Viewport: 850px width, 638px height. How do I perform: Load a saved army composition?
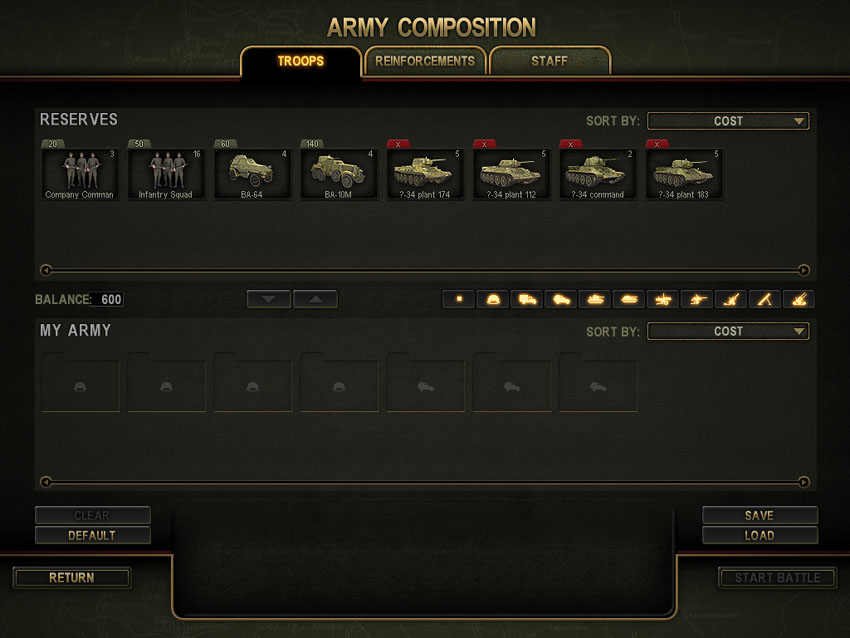pos(759,535)
